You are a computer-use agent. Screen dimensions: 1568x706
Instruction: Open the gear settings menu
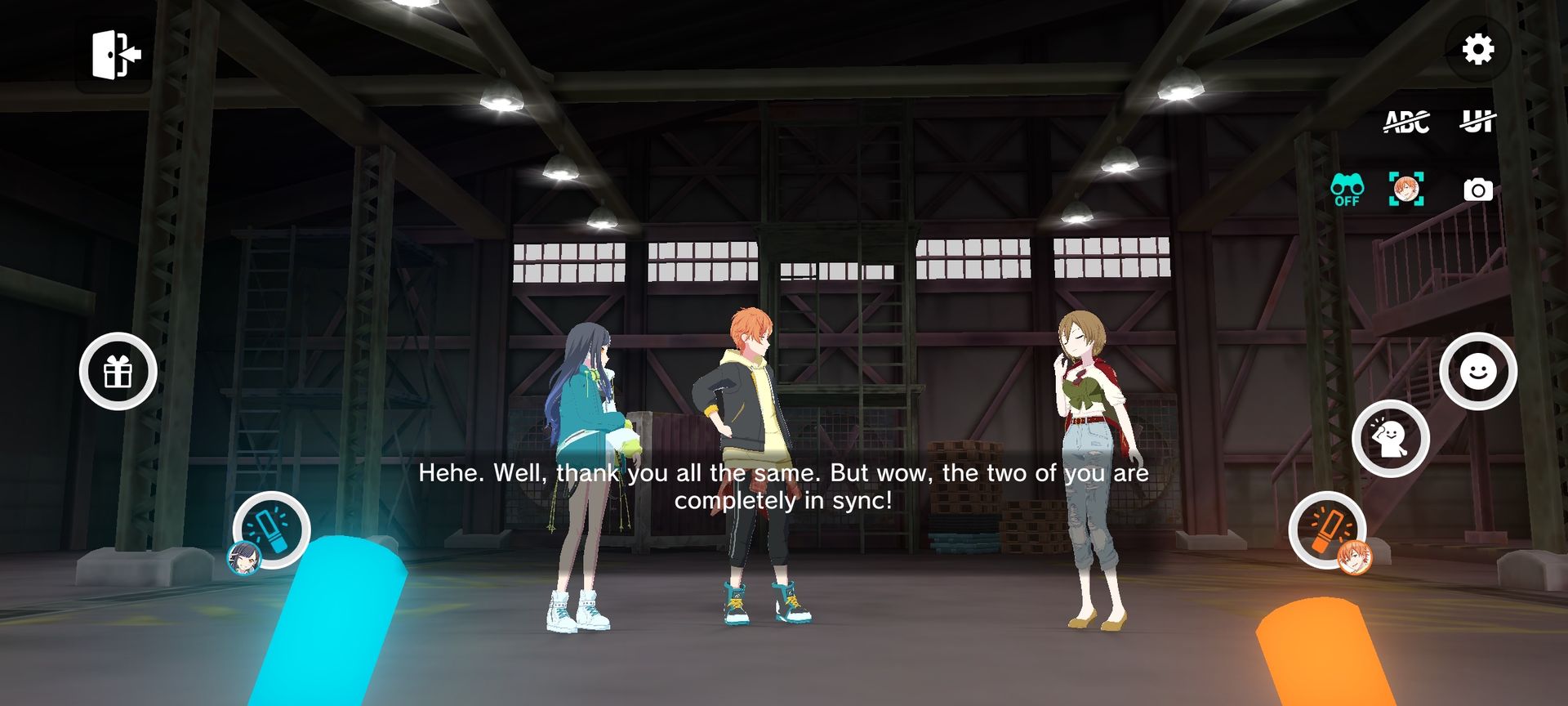(x=1477, y=50)
